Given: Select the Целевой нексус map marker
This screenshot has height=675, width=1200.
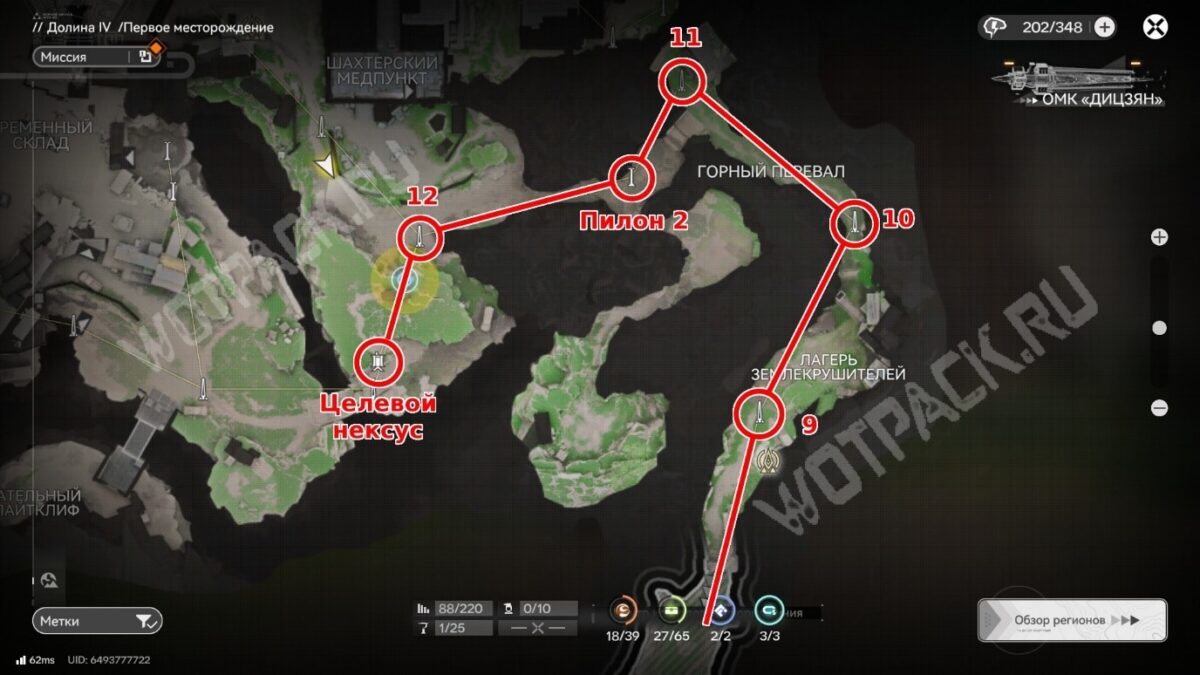Looking at the screenshot, I should (x=378, y=361).
